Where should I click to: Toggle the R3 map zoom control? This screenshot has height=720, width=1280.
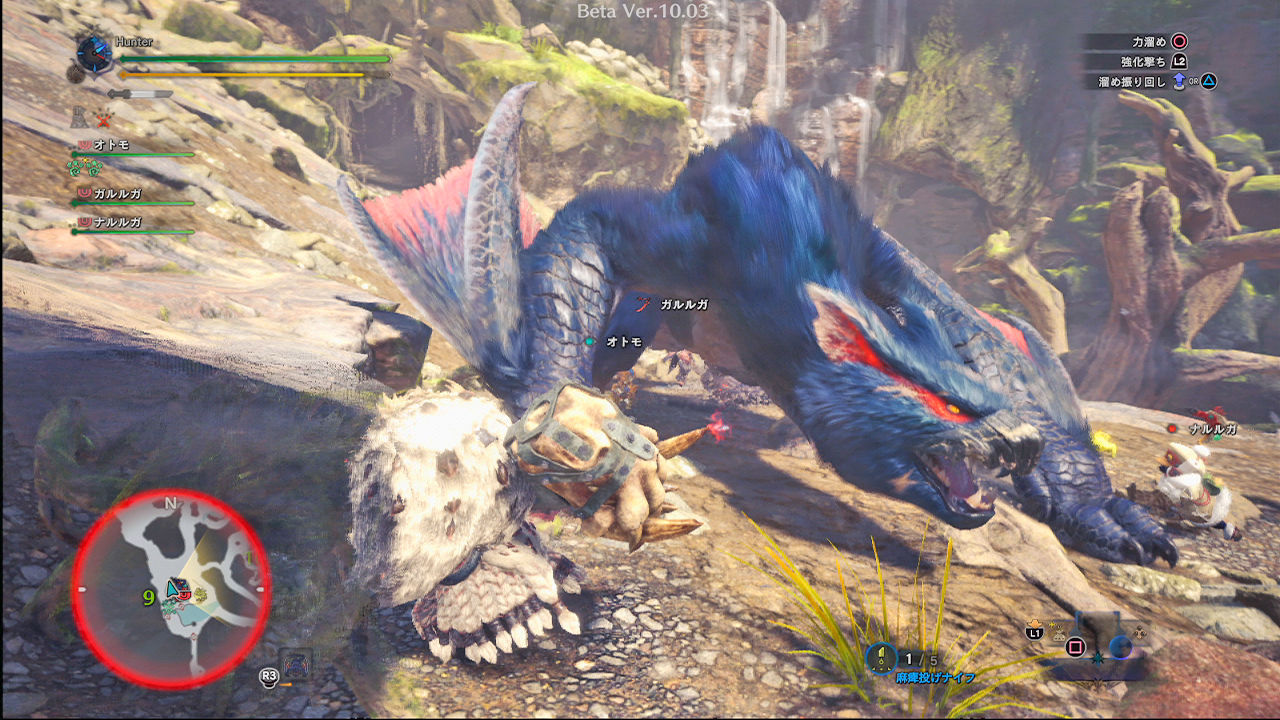click(268, 677)
